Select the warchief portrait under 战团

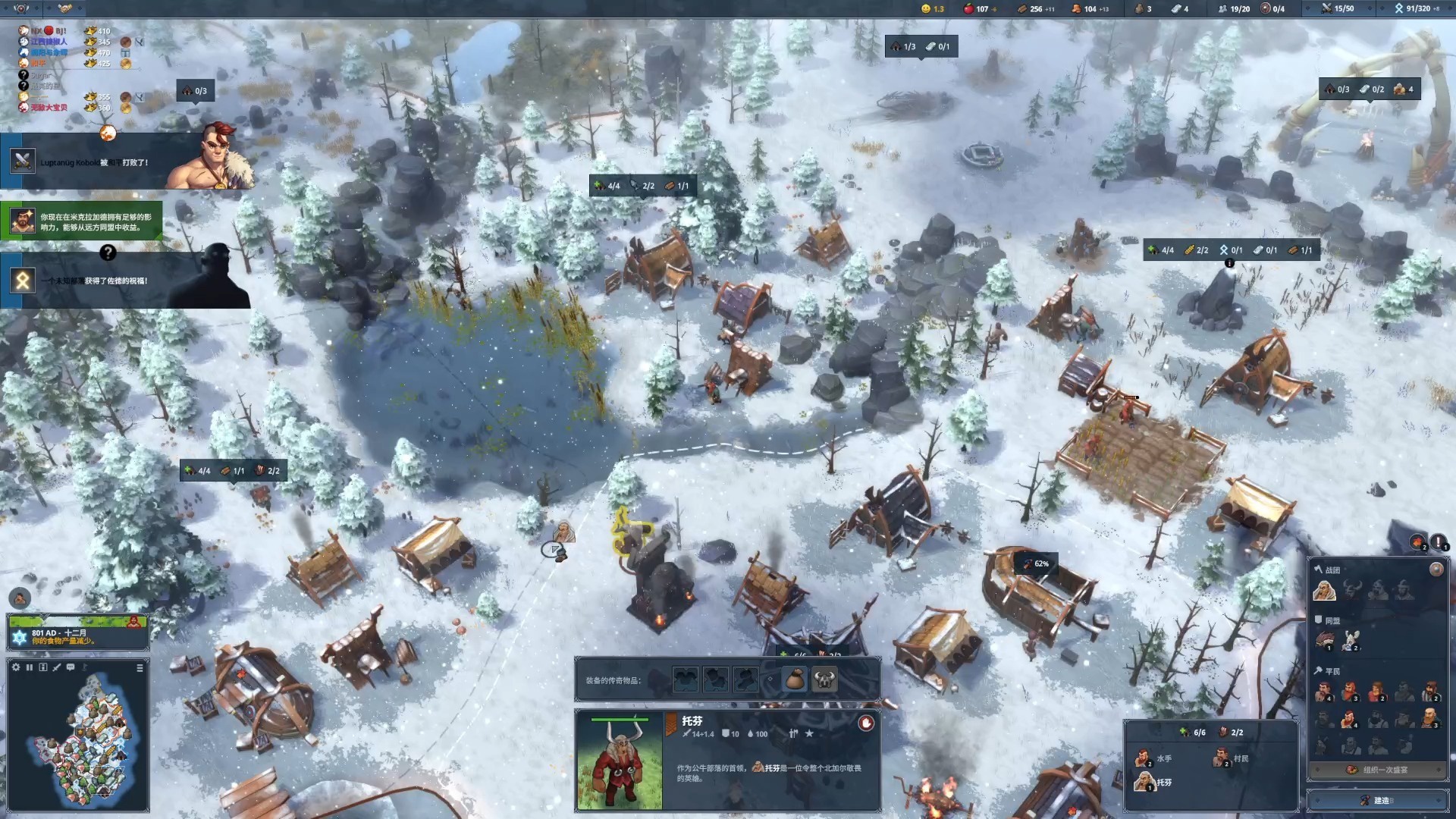[x=1325, y=590]
